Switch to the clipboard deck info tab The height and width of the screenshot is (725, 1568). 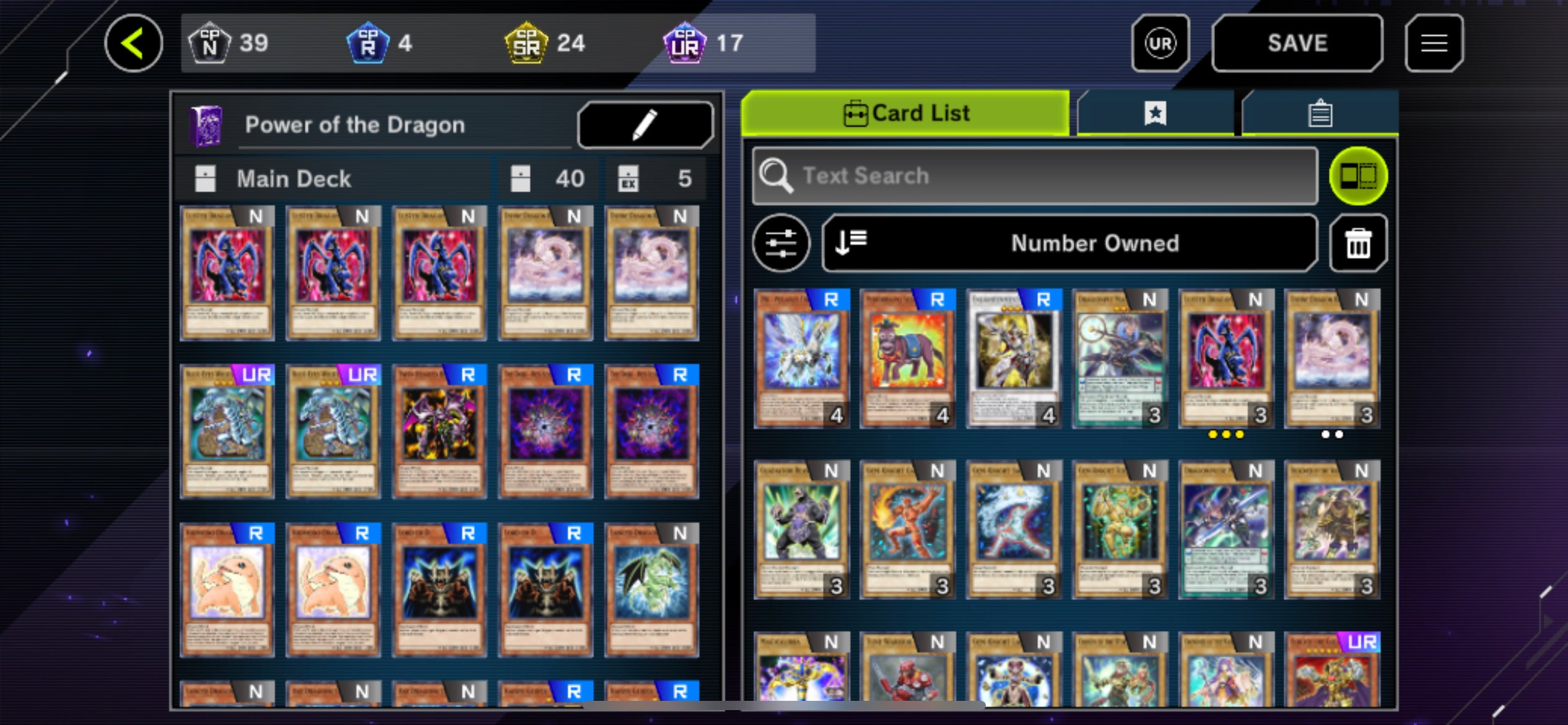pos(1321,112)
